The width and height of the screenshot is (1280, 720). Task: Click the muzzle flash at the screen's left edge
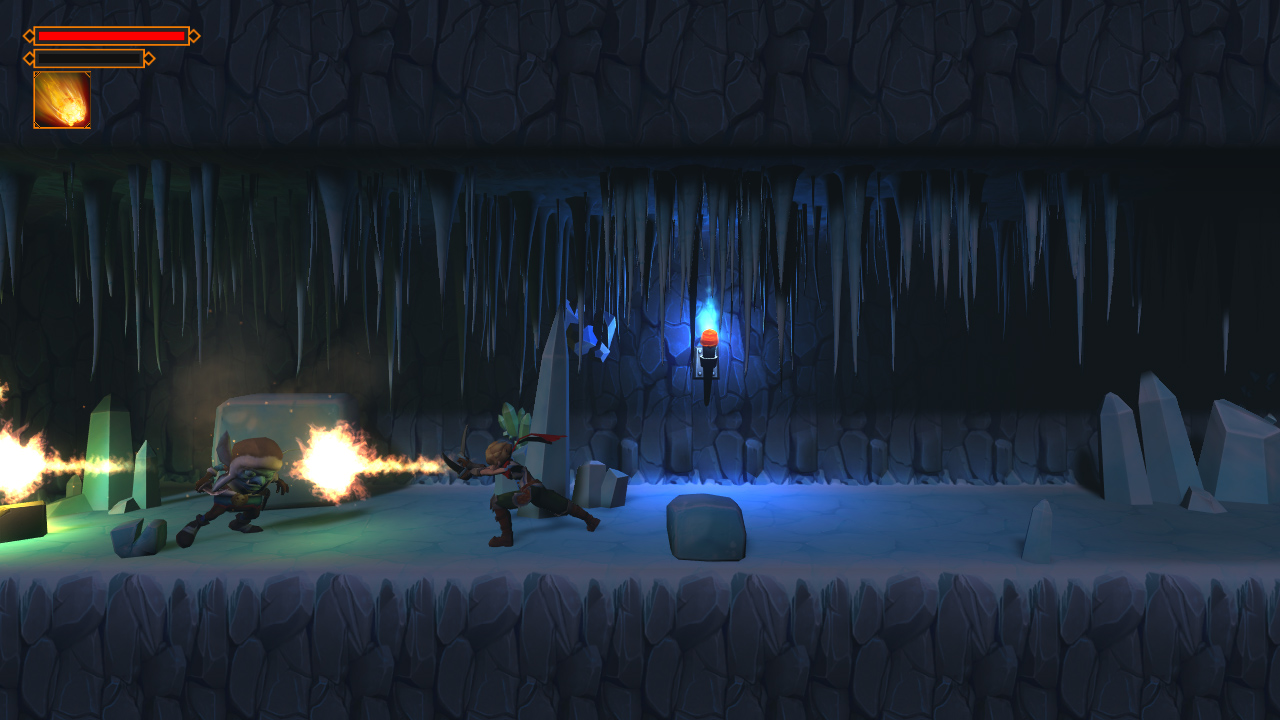coord(15,460)
